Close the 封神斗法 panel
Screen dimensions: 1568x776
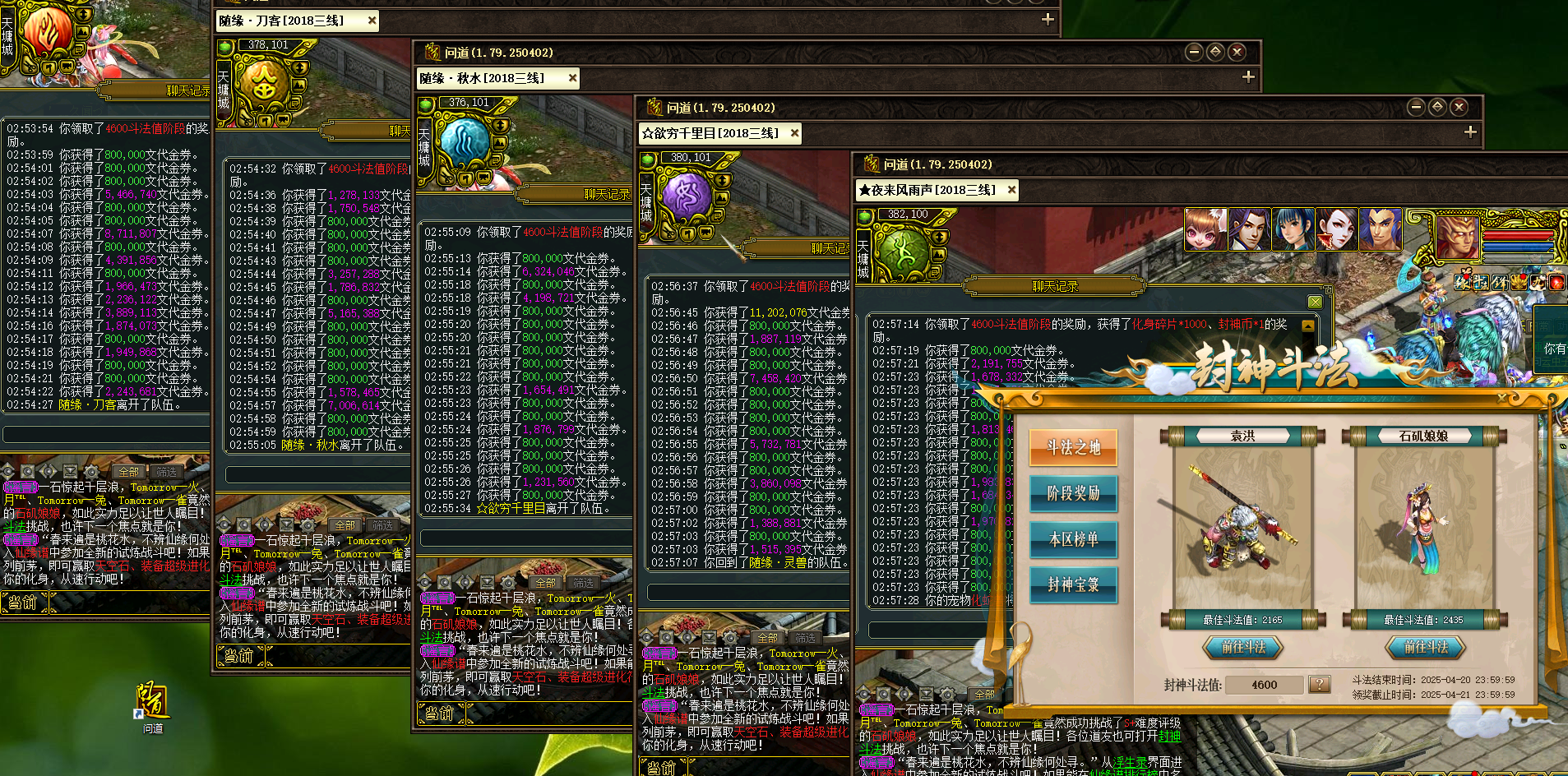pyautogui.click(x=1501, y=397)
